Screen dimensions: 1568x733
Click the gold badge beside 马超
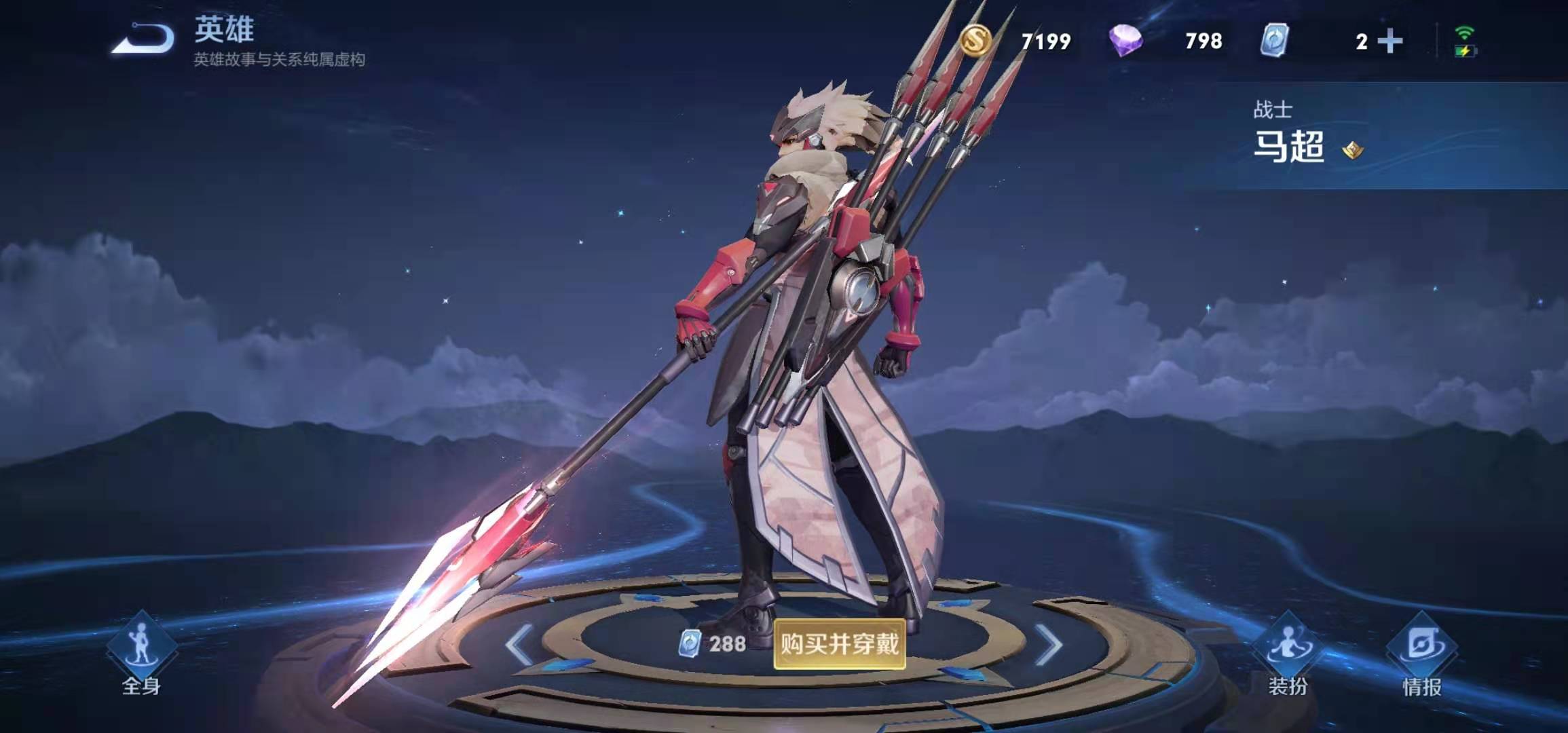click(1353, 149)
